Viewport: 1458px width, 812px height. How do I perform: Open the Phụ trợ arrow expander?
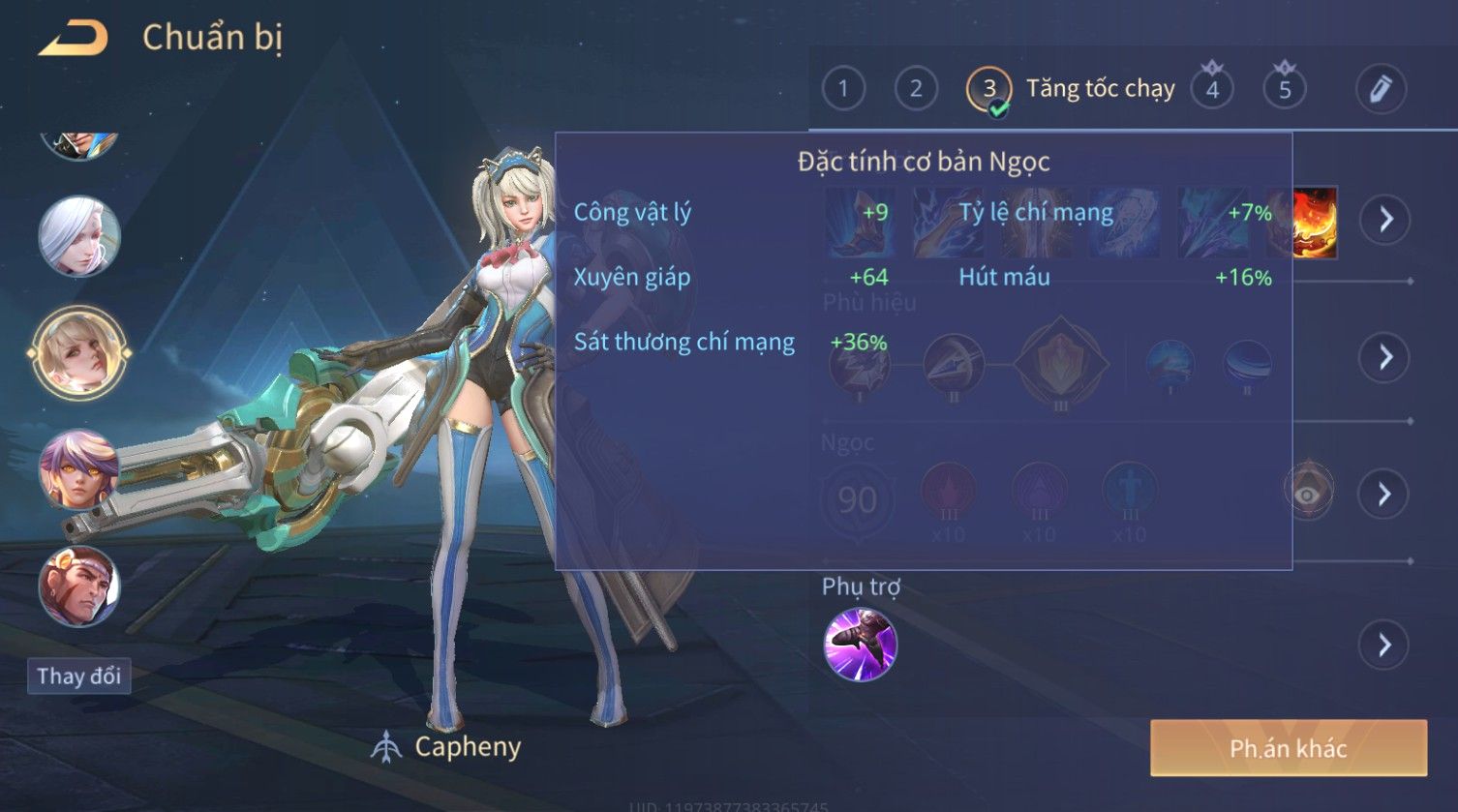[x=1384, y=645]
